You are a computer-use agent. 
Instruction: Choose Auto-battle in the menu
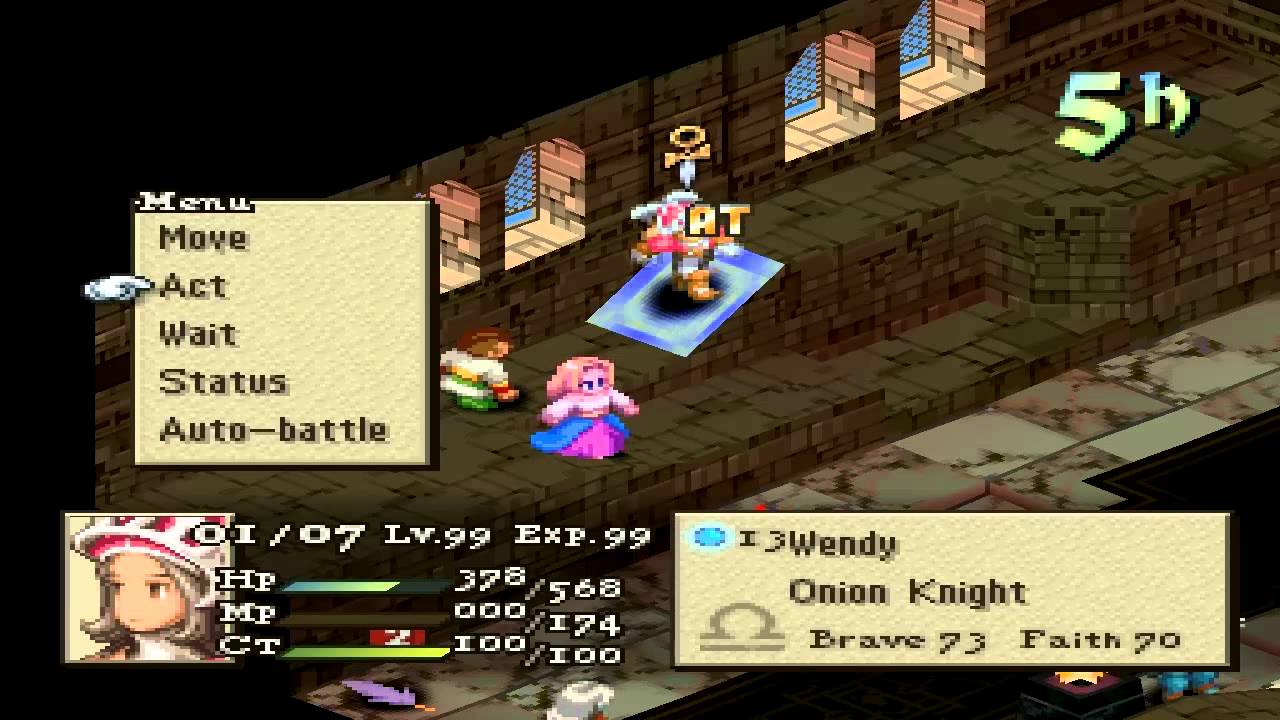click(273, 430)
